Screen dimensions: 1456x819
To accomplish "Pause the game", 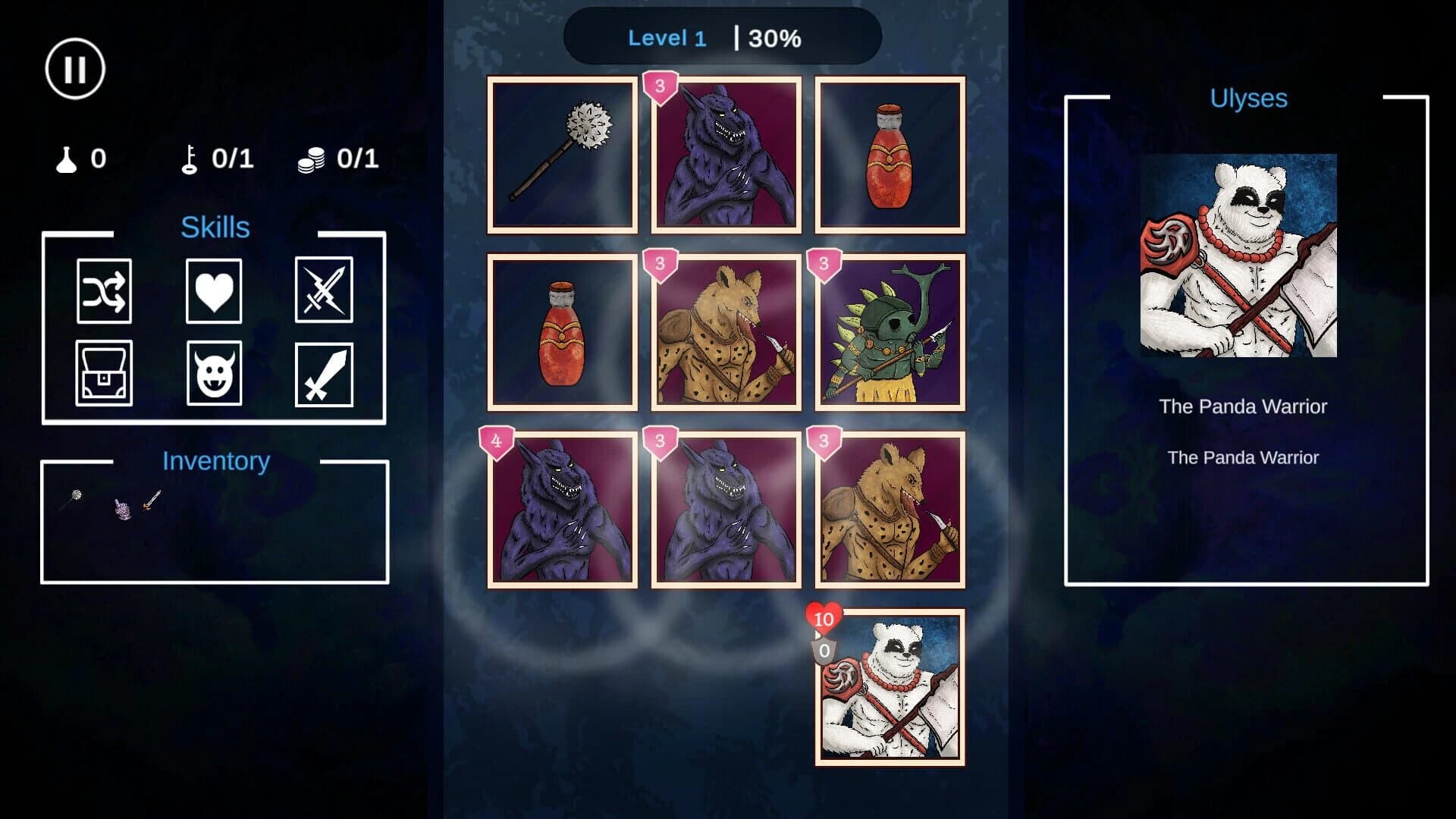I will [75, 68].
